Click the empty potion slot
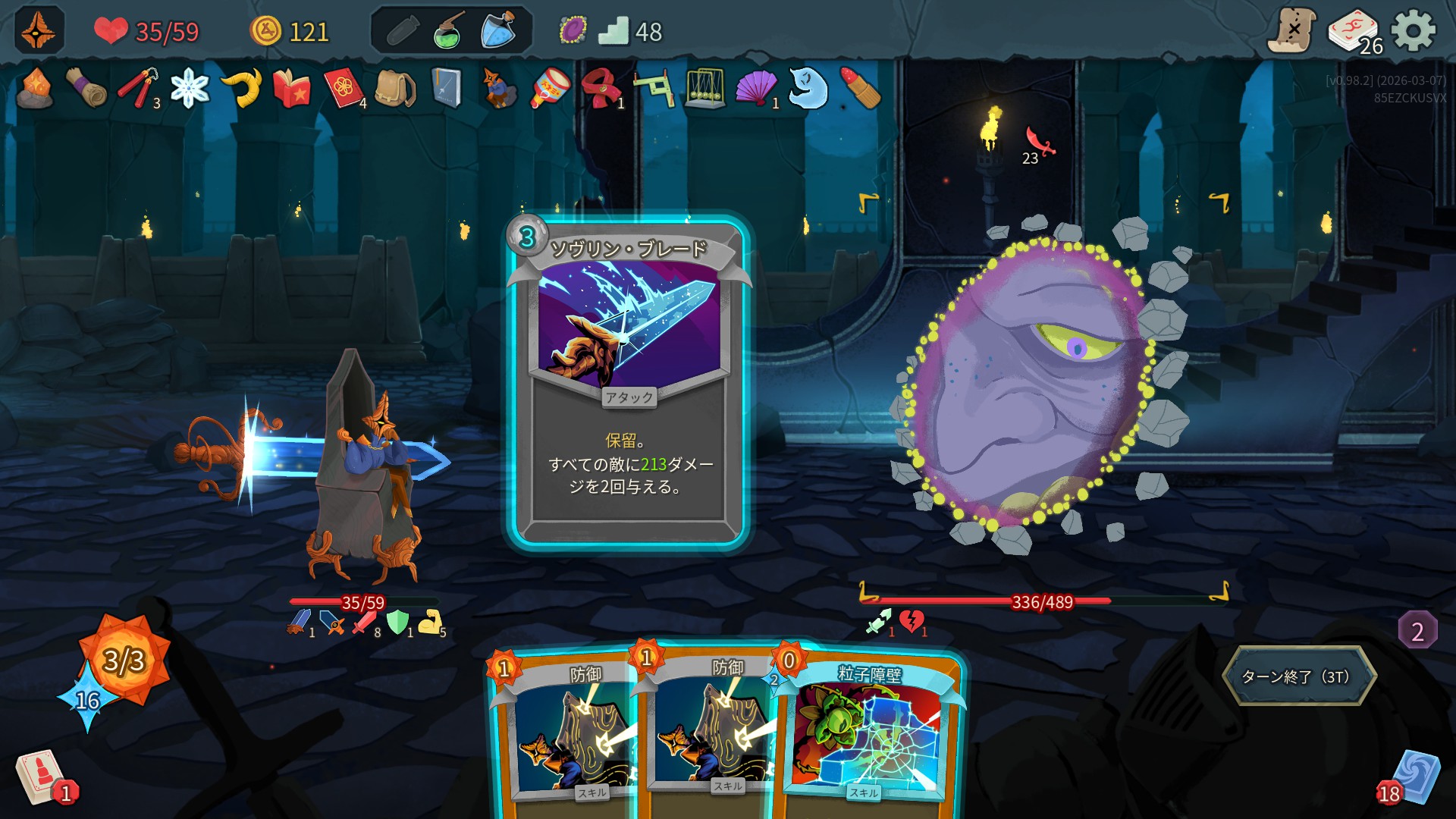Viewport: 1456px width, 819px height. click(402, 31)
